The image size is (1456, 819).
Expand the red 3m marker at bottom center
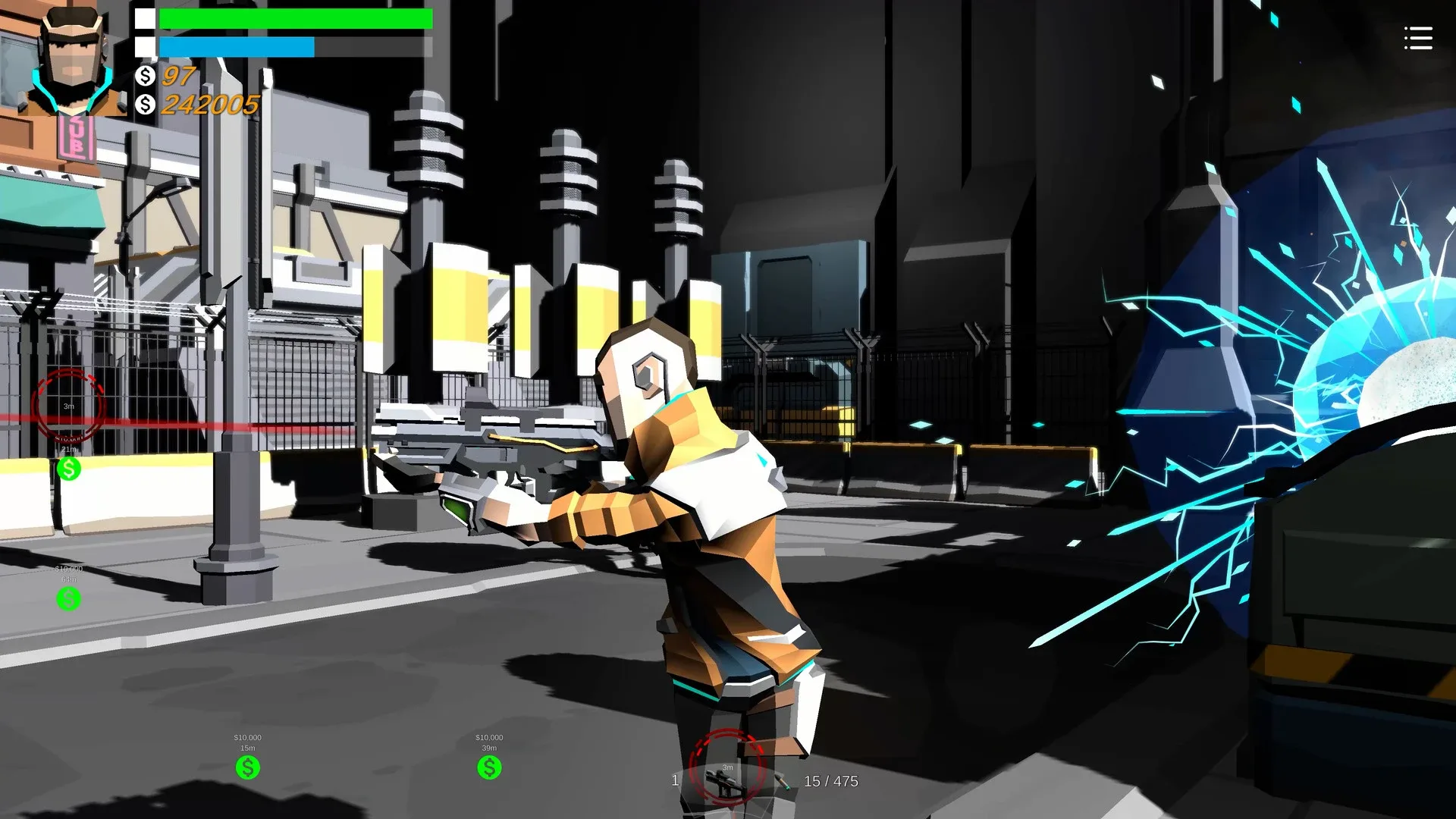[726, 768]
